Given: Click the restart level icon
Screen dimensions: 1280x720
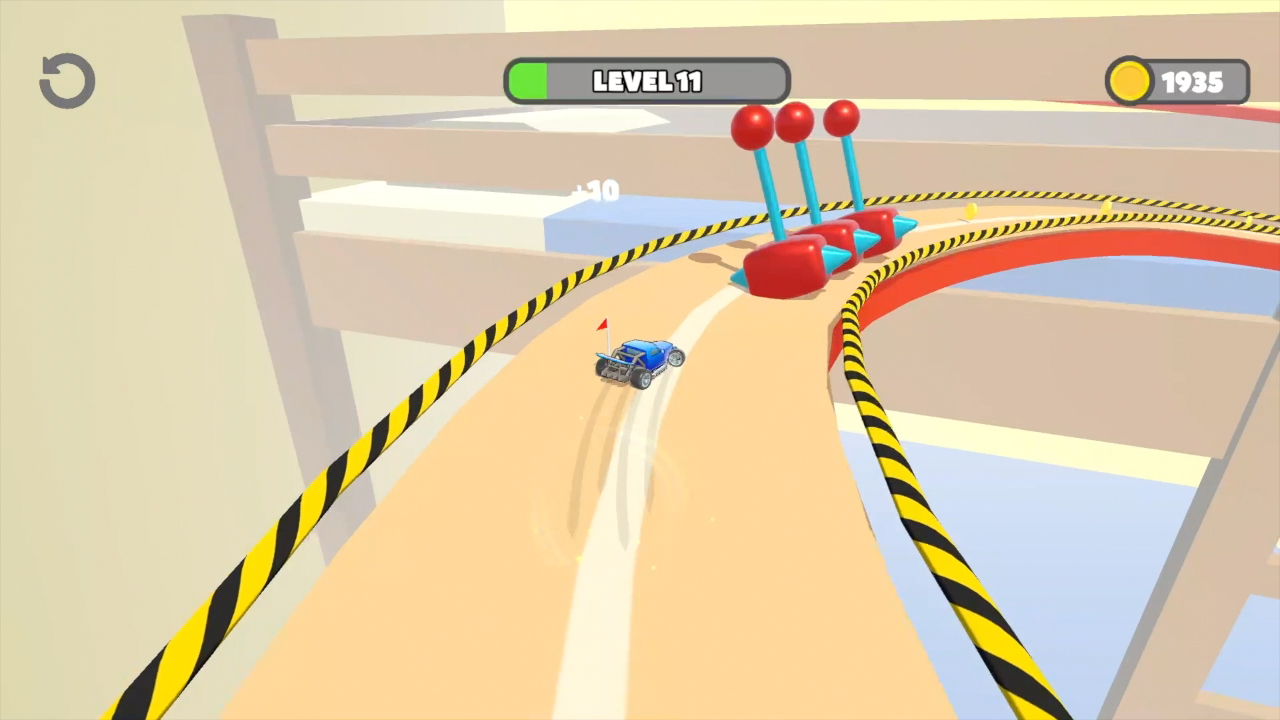Looking at the screenshot, I should pos(66,80).
